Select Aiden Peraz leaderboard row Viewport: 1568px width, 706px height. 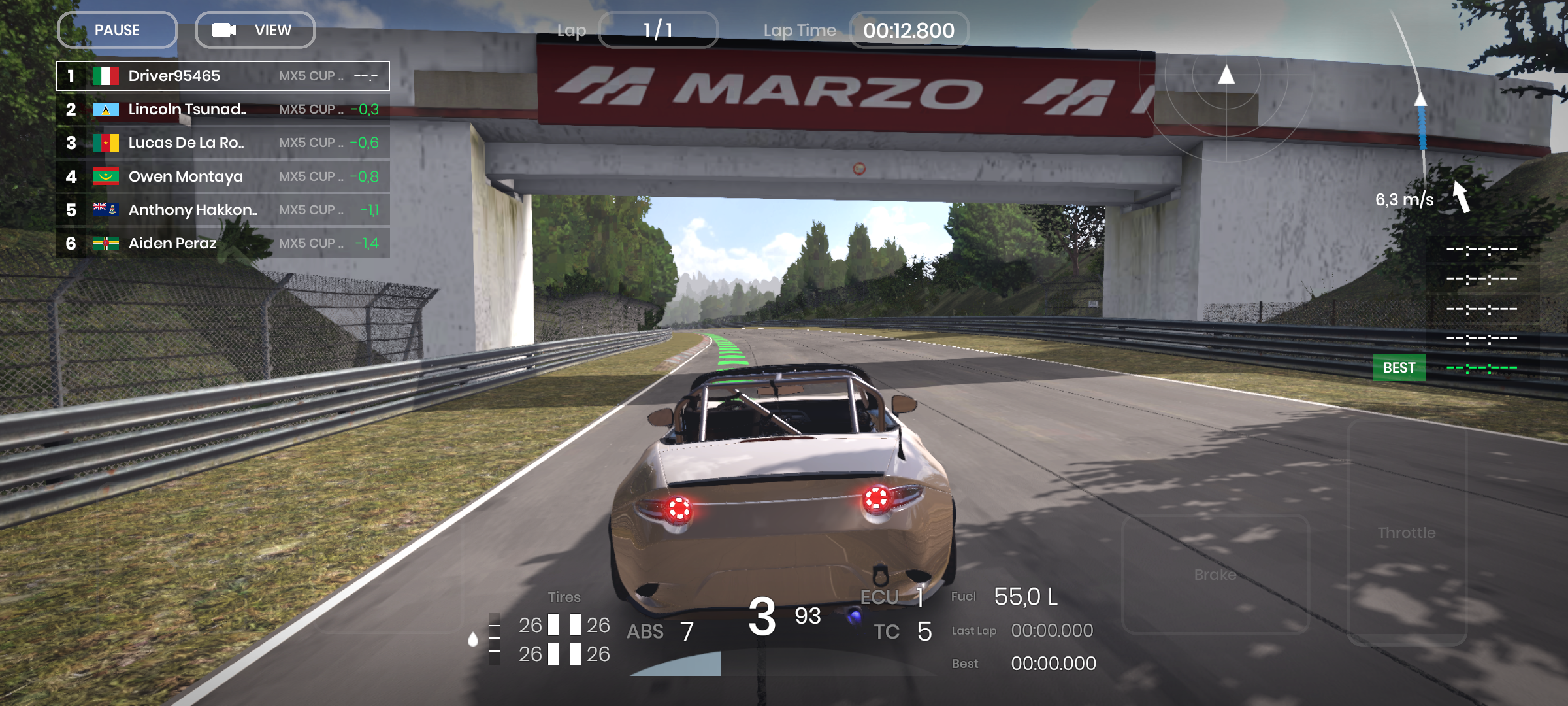[x=223, y=243]
